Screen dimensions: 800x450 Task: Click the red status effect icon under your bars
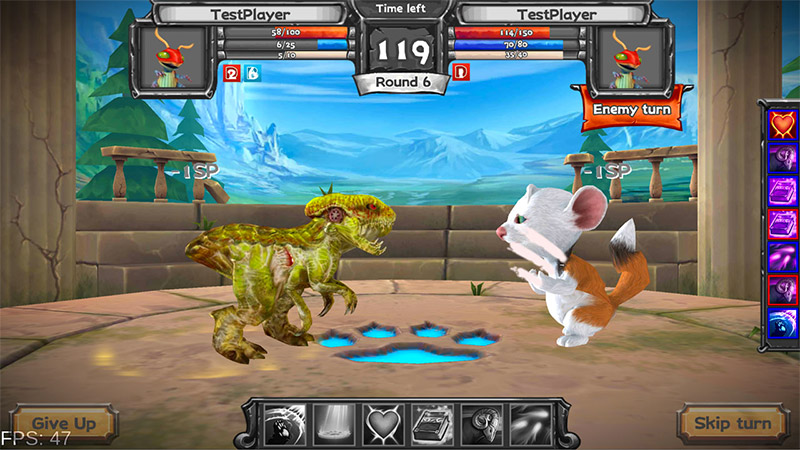coord(229,72)
